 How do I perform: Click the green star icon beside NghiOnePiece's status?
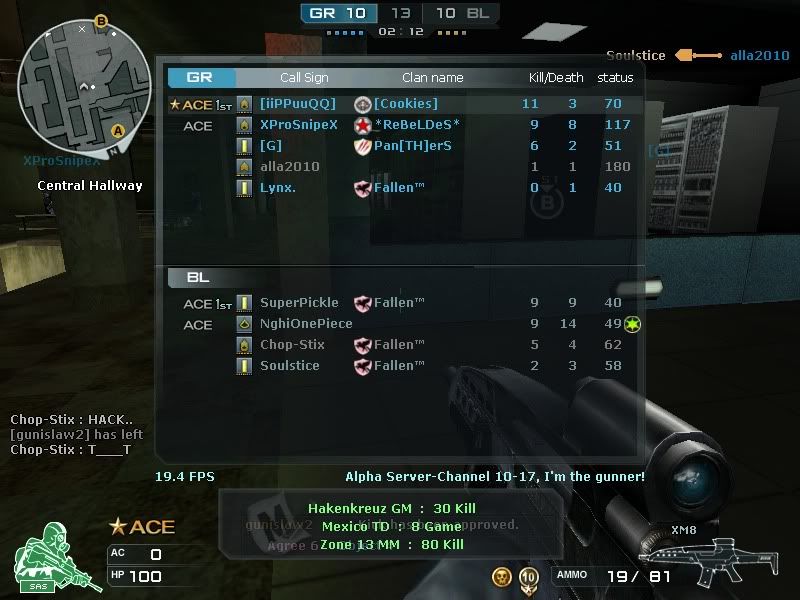tap(632, 324)
